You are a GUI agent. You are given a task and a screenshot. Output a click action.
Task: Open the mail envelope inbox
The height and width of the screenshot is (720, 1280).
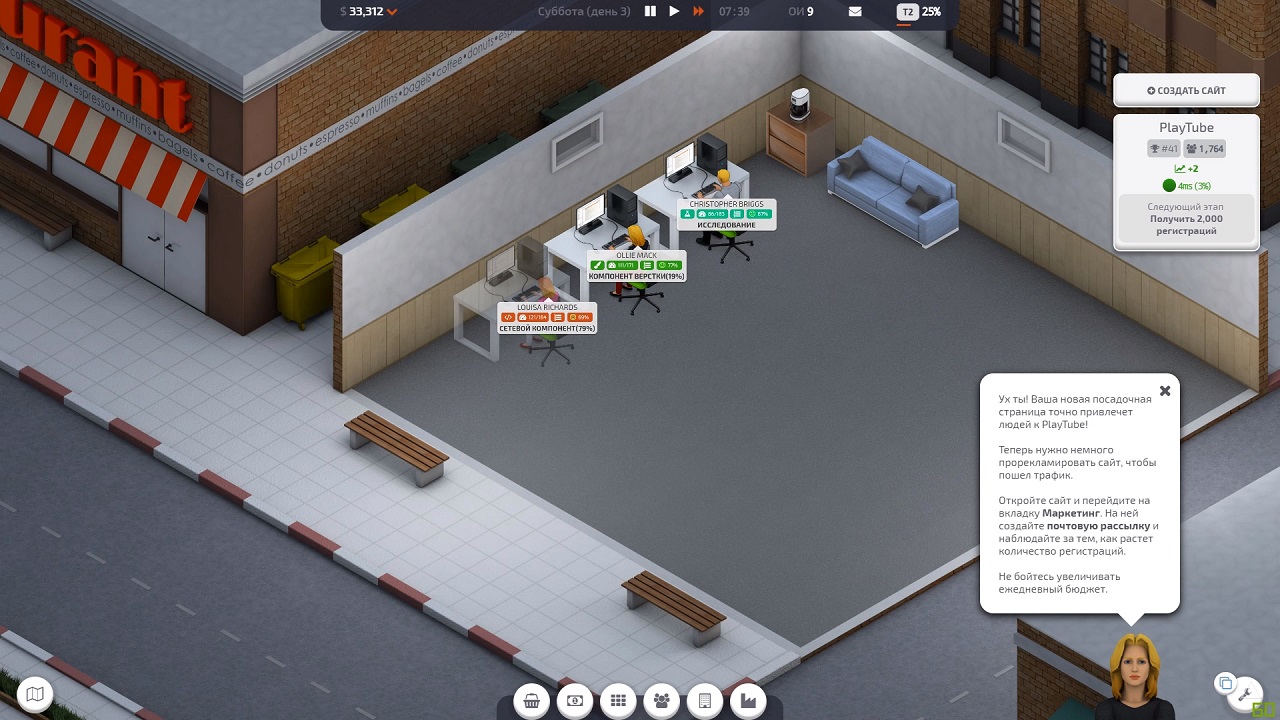point(855,12)
